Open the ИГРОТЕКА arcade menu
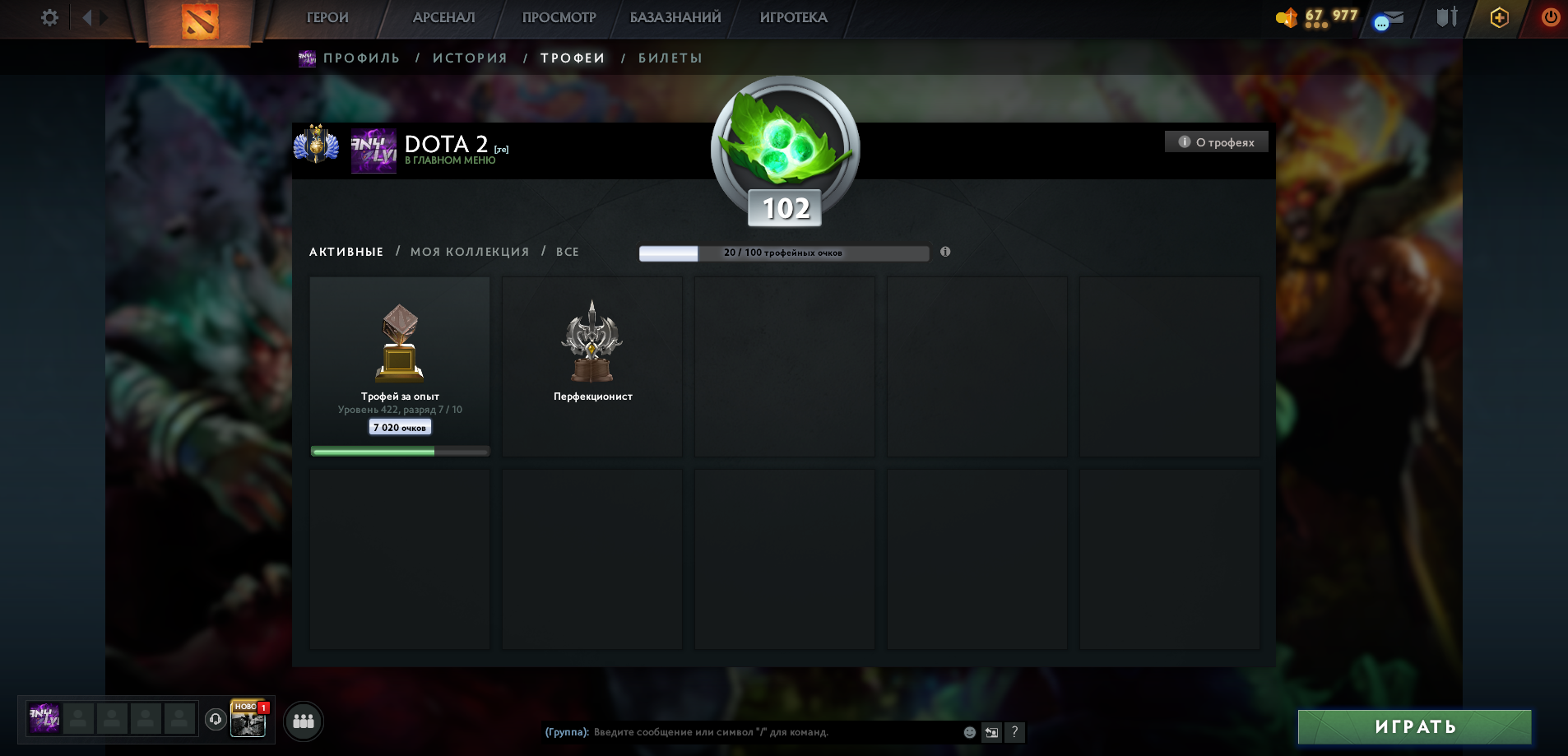1568x756 pixels. tap(793, 17)
